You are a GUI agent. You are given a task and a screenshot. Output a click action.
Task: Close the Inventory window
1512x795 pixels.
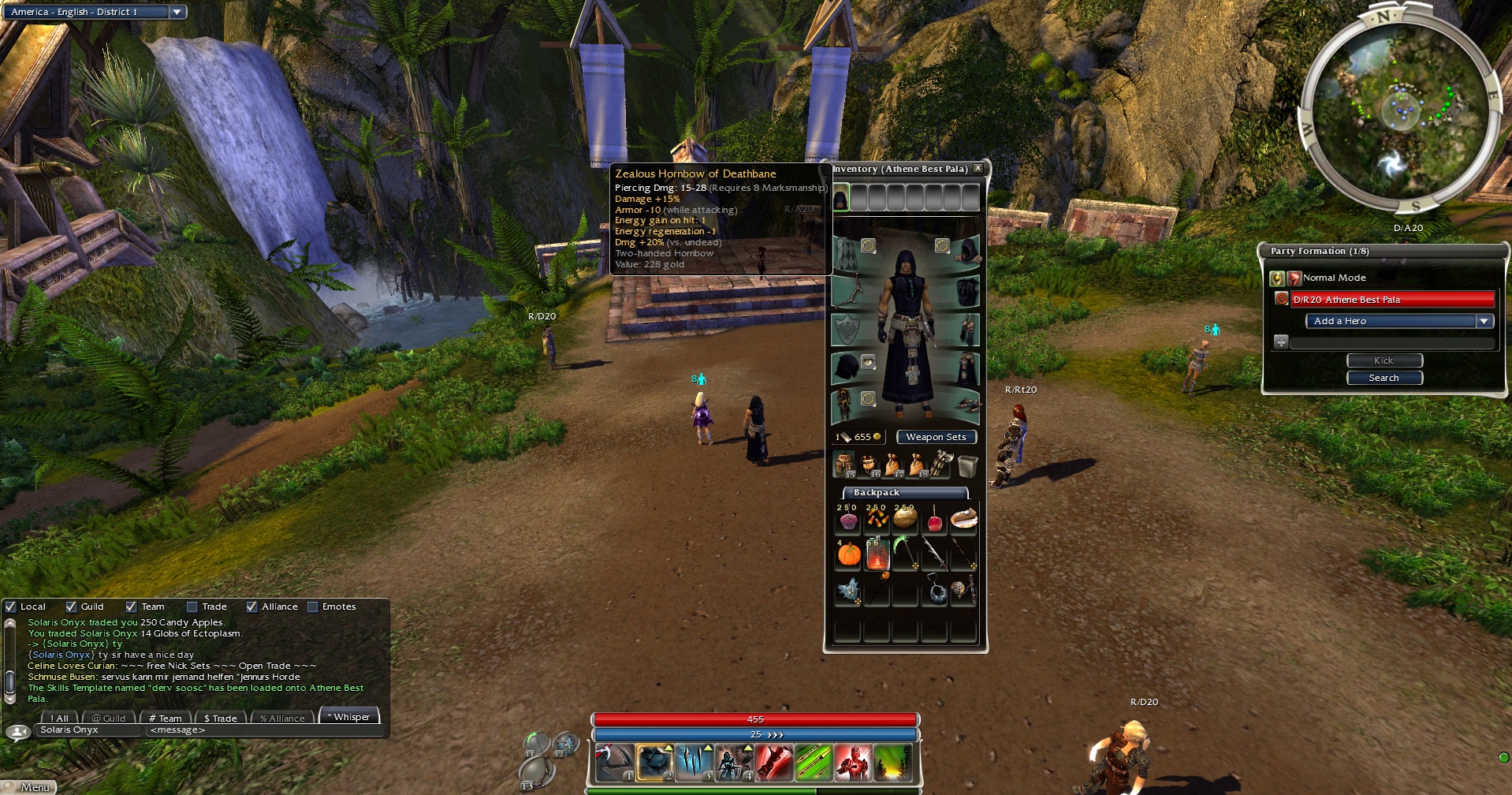click(978, 169)
